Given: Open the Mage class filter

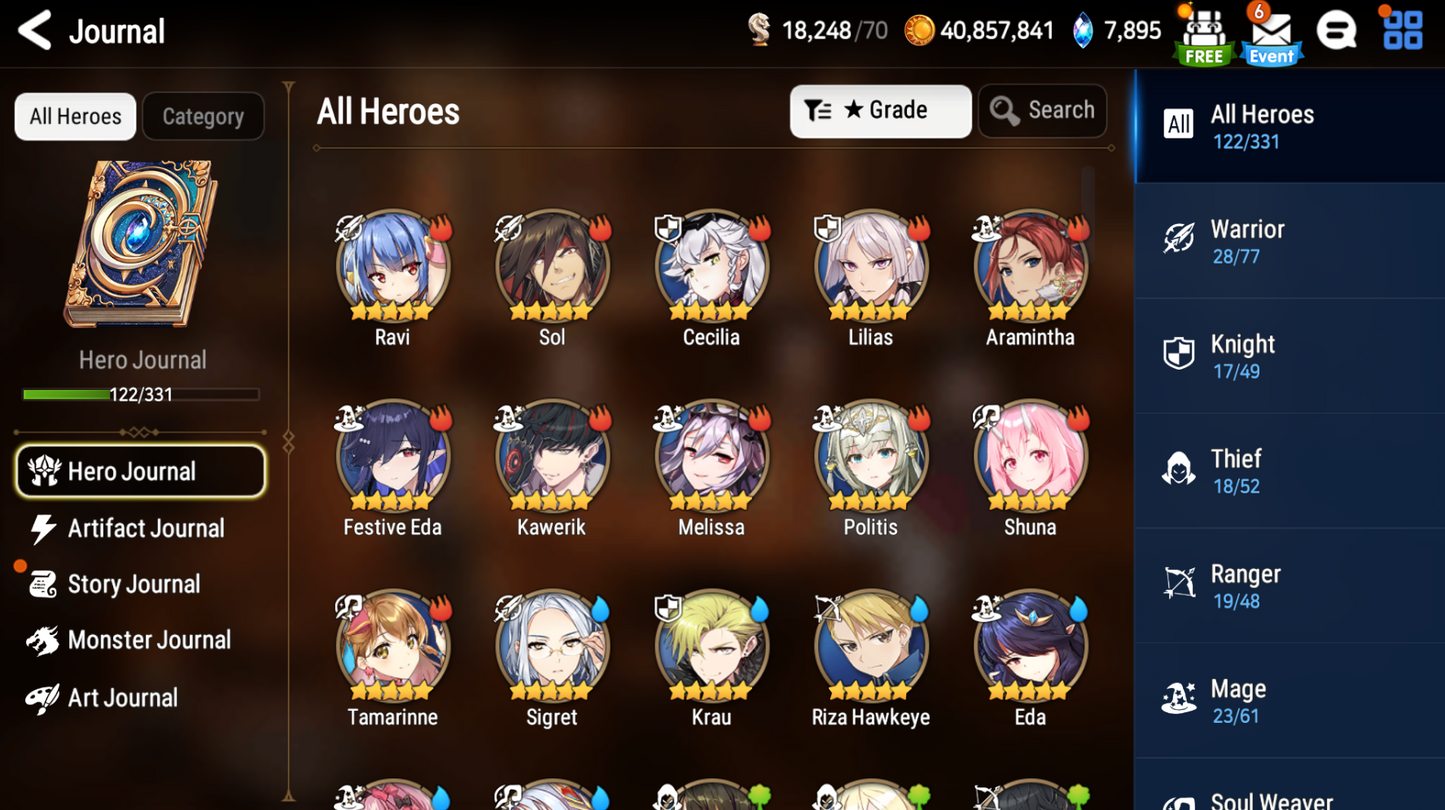Looking at the screenshot, I should click(1288, 700).
